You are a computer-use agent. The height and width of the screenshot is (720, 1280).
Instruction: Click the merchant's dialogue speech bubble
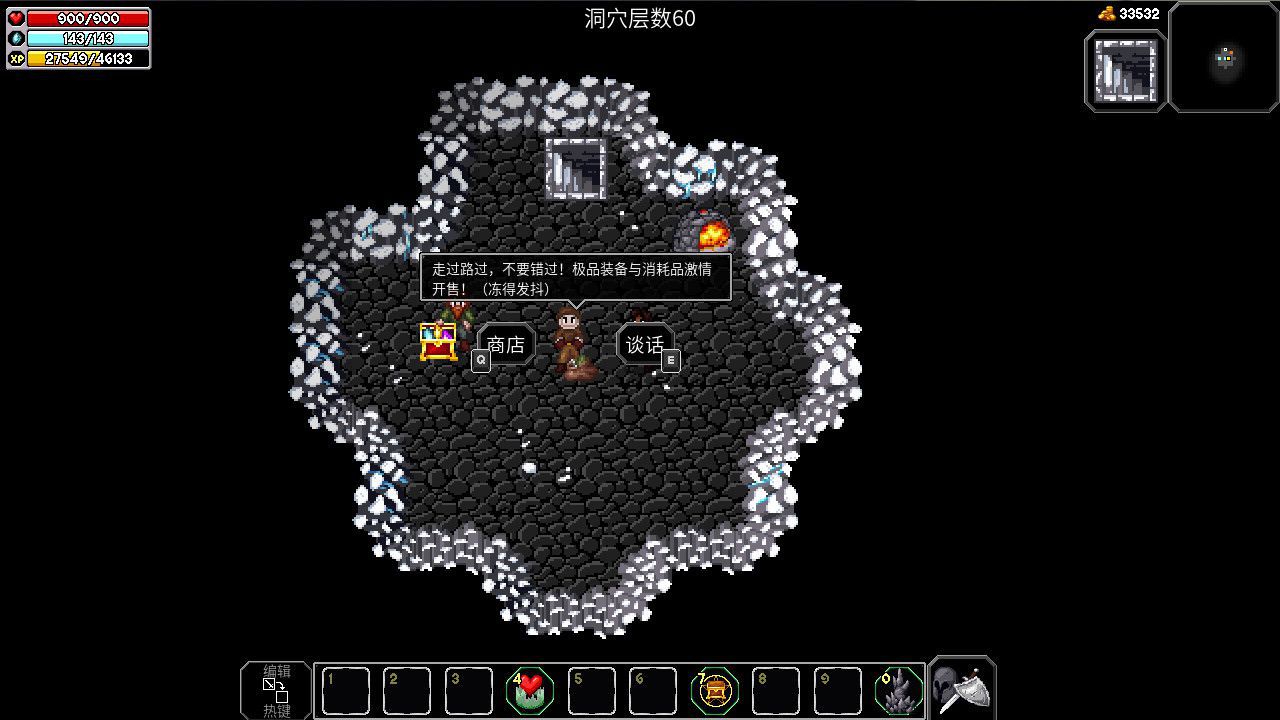(578, 277)
